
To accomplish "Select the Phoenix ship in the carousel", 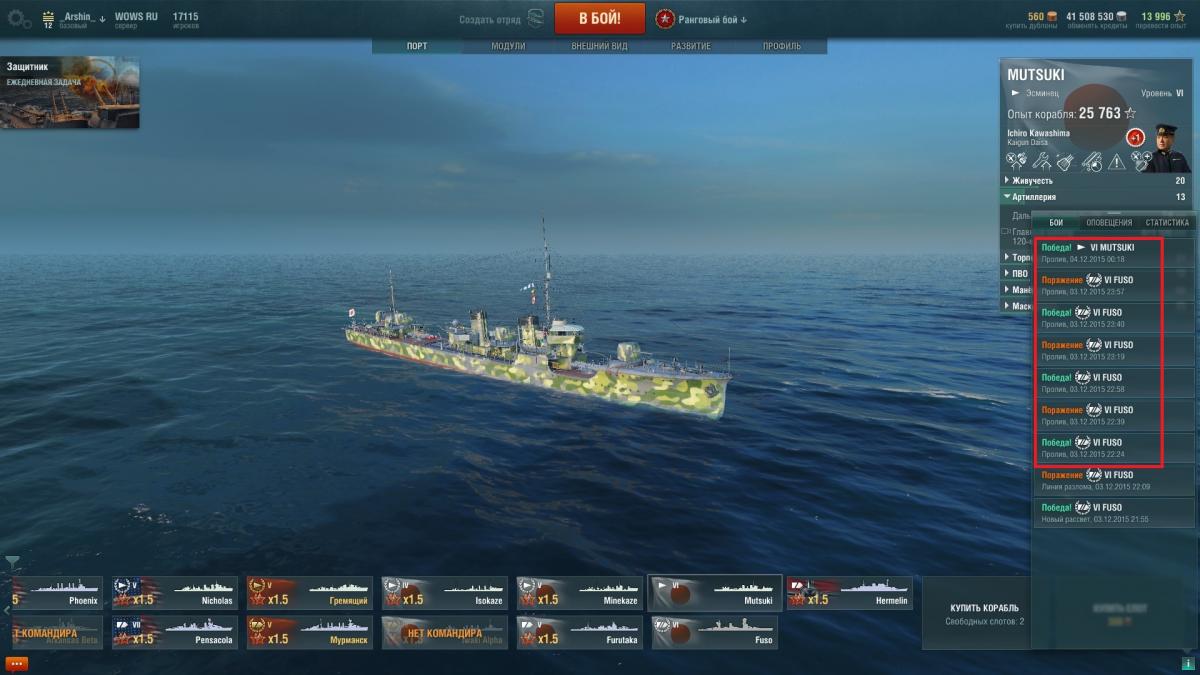I will pos(56,593).
